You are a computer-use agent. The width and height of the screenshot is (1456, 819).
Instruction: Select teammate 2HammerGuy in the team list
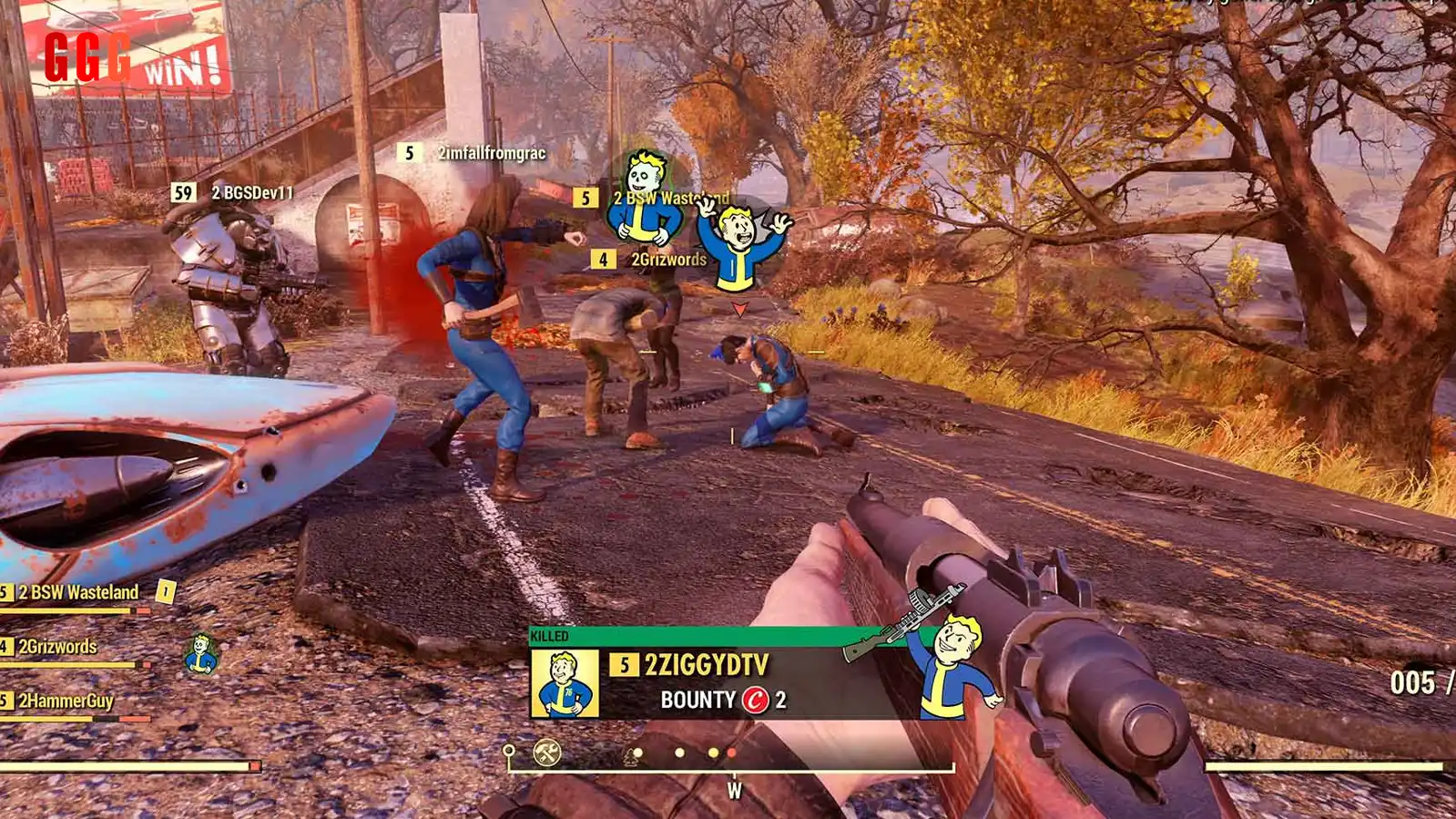tap(66, 701)
